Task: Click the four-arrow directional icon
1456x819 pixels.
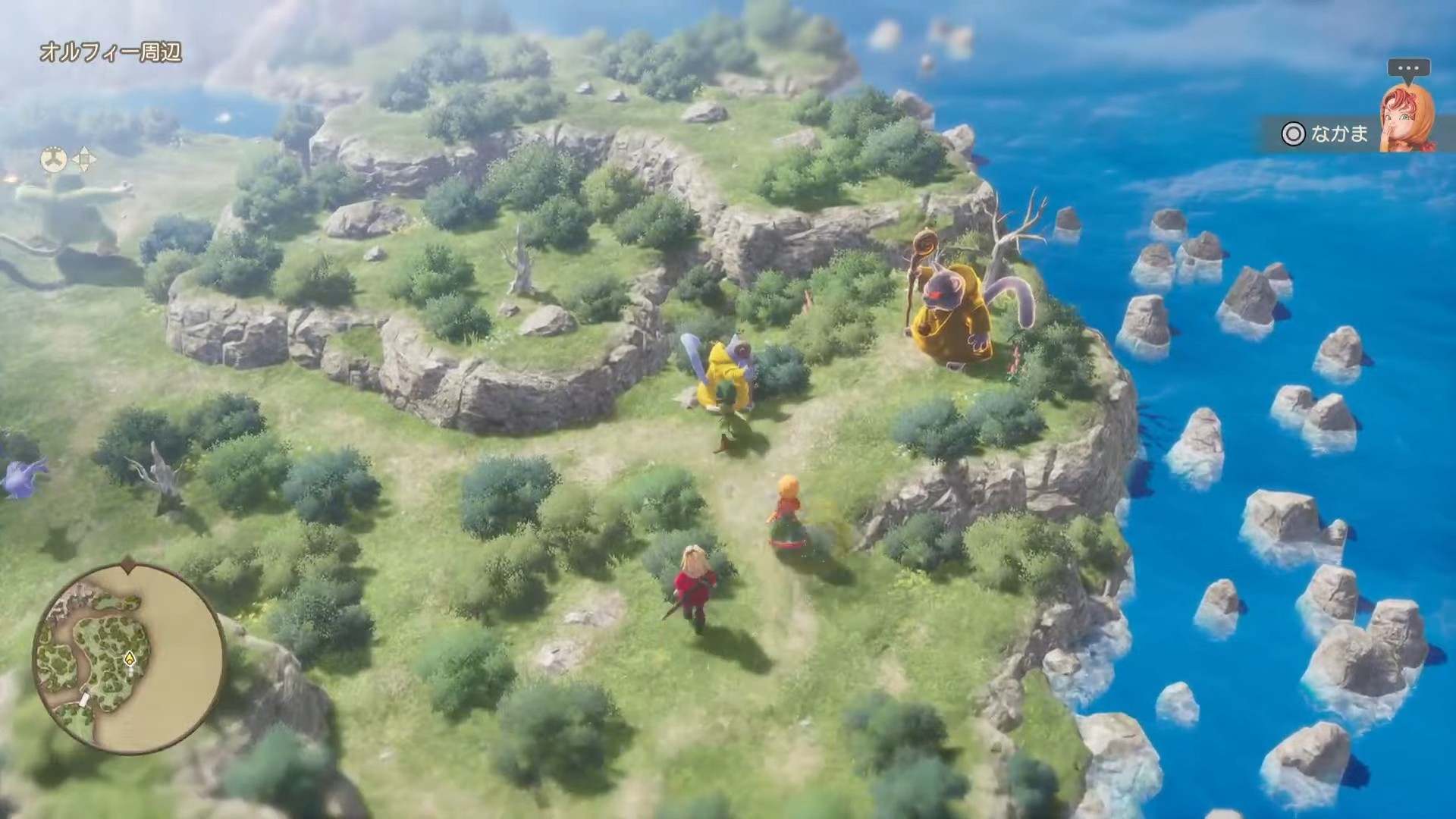Action: coord(83,159)
